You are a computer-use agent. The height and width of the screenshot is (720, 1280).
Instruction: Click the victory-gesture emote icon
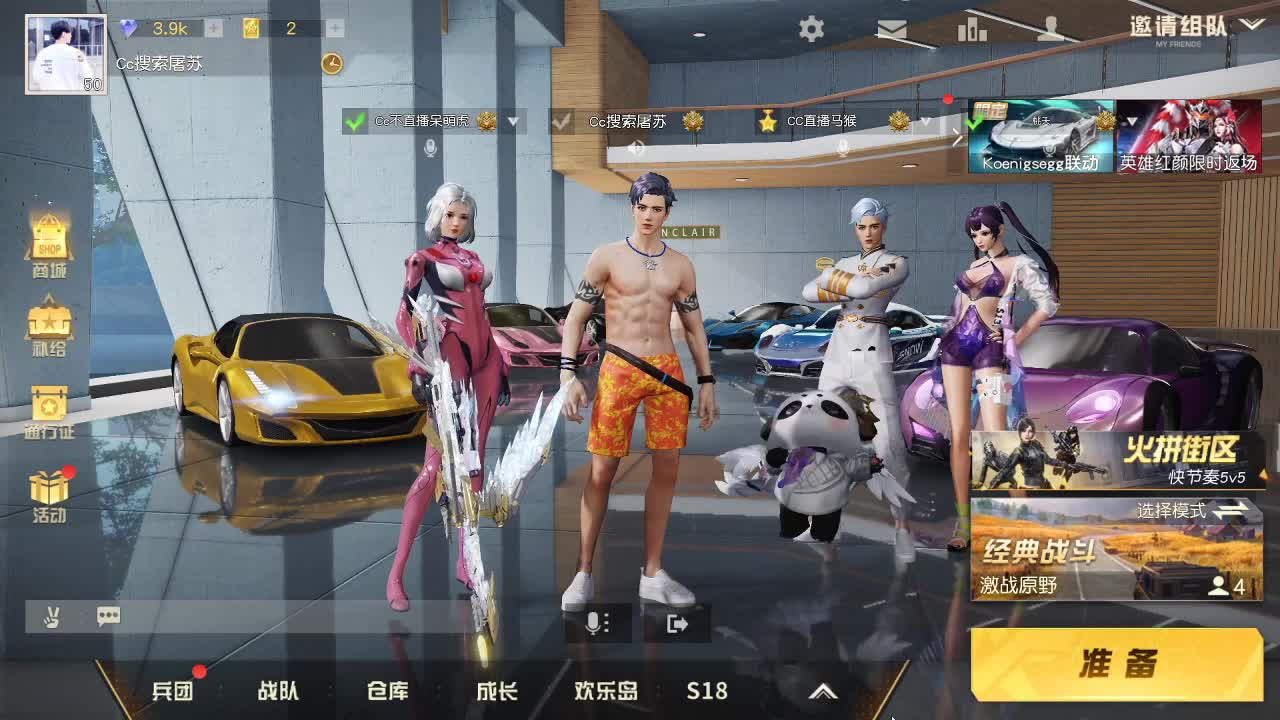(x=52, y=617)
